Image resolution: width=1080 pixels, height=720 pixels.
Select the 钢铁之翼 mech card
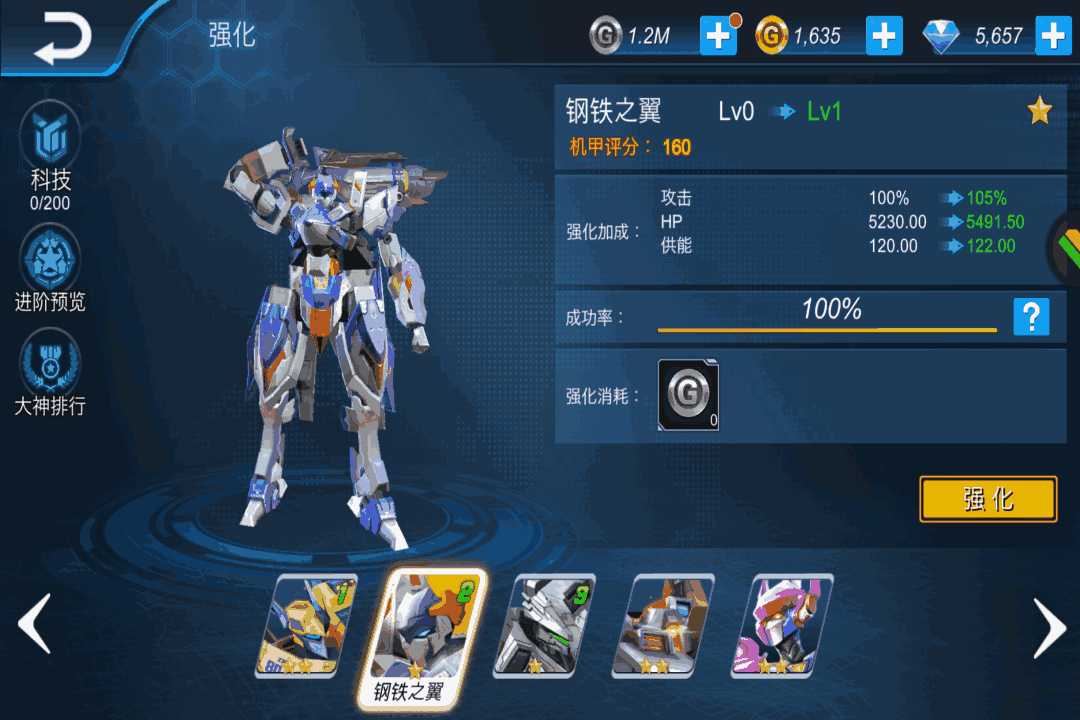coord(425,630)
